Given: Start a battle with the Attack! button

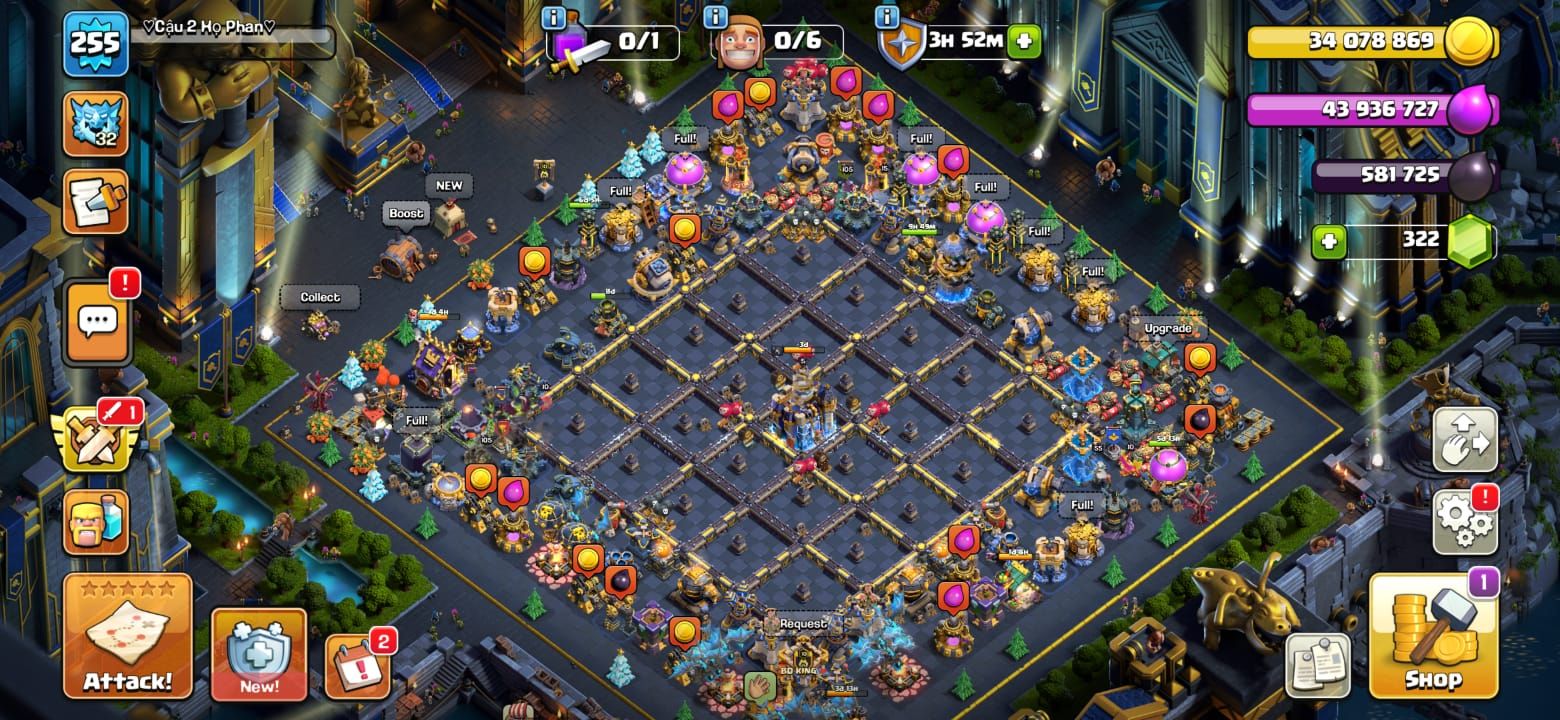Looking at the screenshot, I should coord(127,636).
